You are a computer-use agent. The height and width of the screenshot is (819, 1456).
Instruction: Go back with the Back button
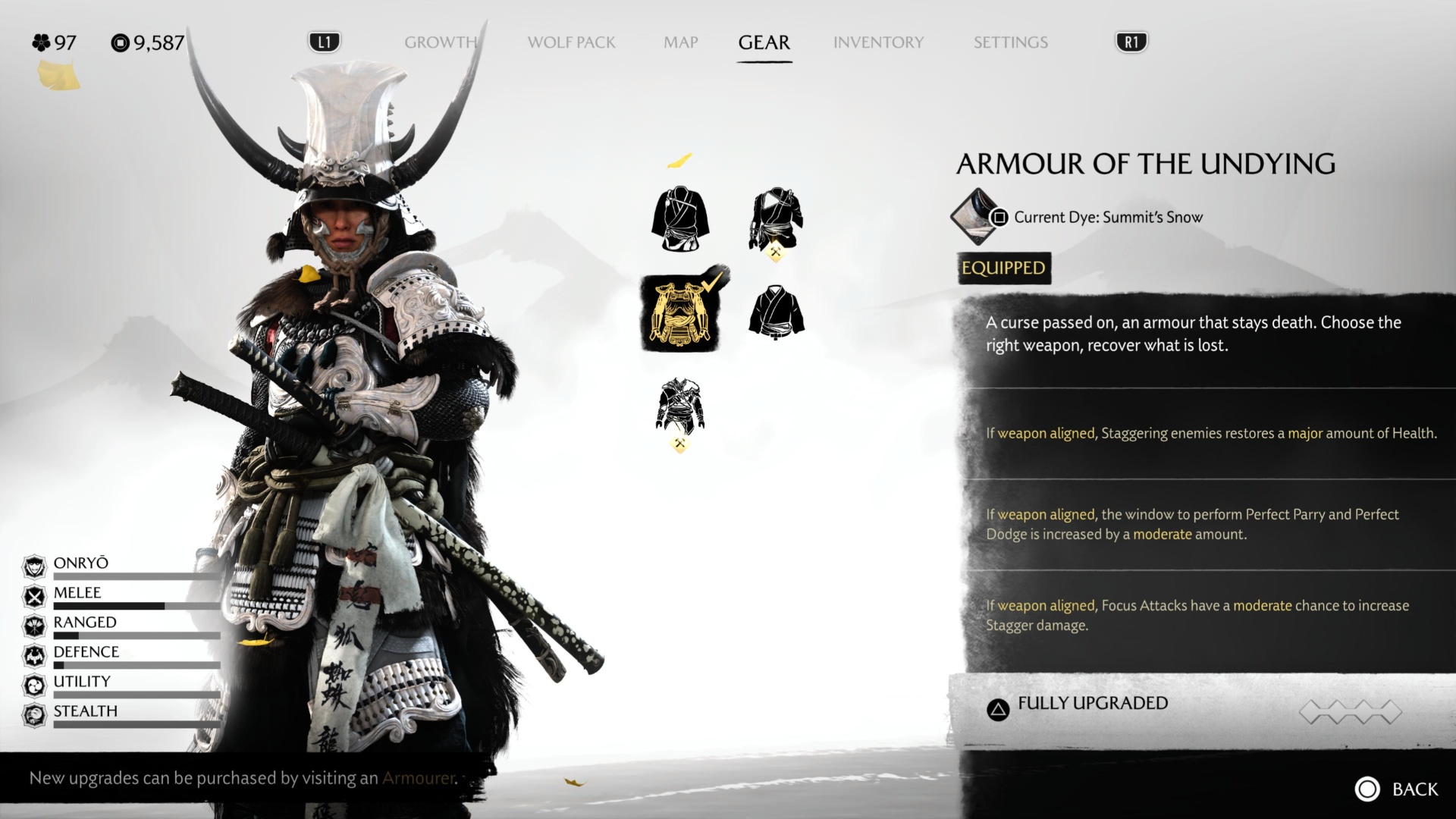pos(1397,789)
